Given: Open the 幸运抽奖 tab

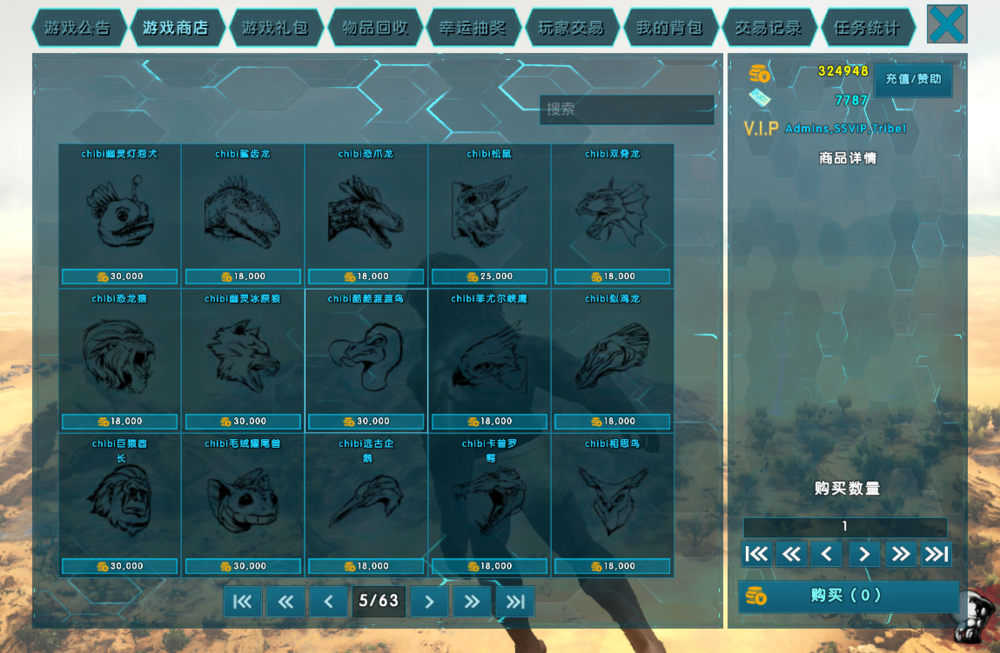Looking at the screenshot, I should tap(472, 28).
